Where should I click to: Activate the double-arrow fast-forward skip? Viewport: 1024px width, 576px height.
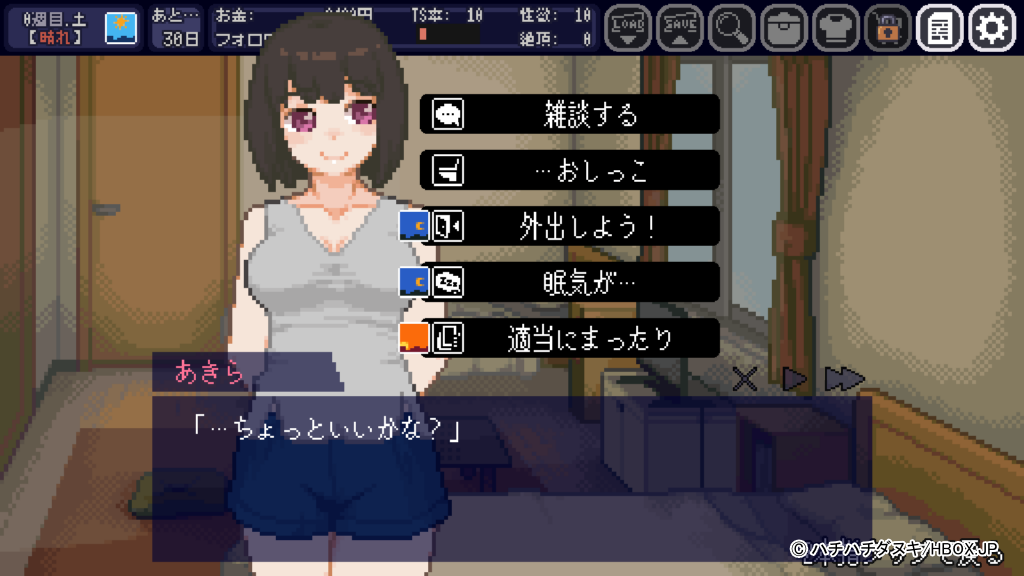coord(844,379)
